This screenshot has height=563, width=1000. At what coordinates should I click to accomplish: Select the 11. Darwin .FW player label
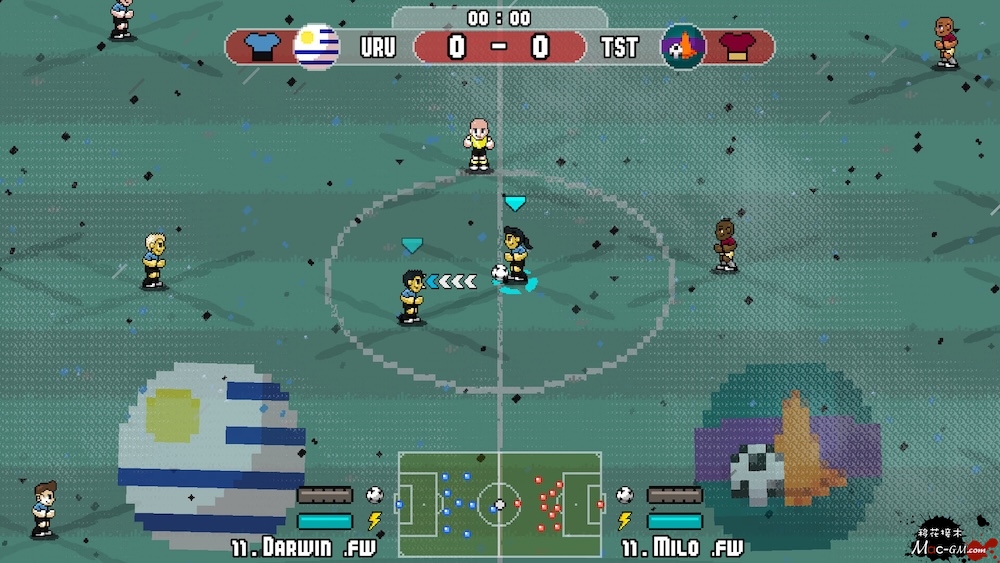pos(304,548)
